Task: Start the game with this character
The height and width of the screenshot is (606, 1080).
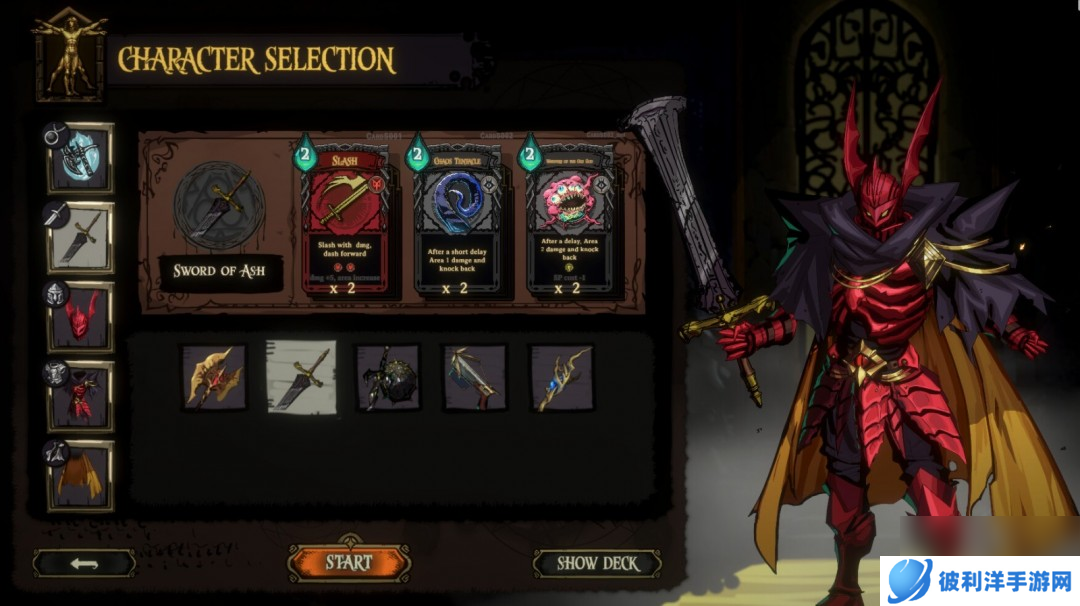Action: tap(349, 563)
